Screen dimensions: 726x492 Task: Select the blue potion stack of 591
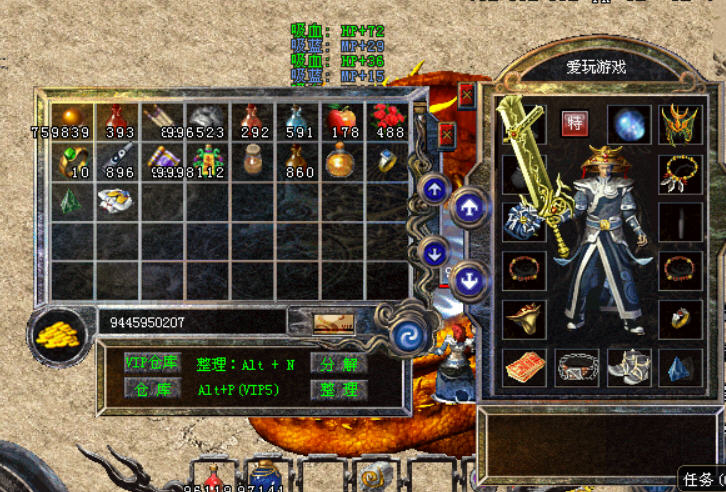coord(297,120)
